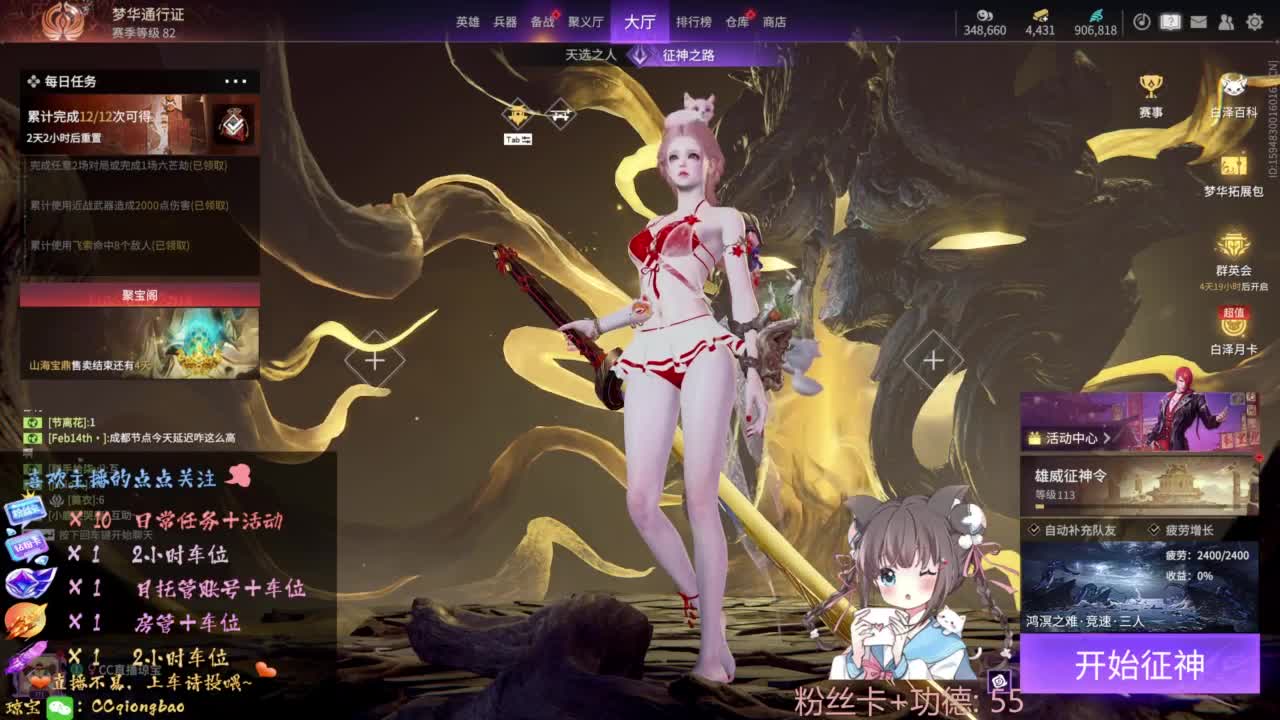Open the settings gear in top-right corner
This screenshot has height=720, width=1280.
[x=1254, y=22]
